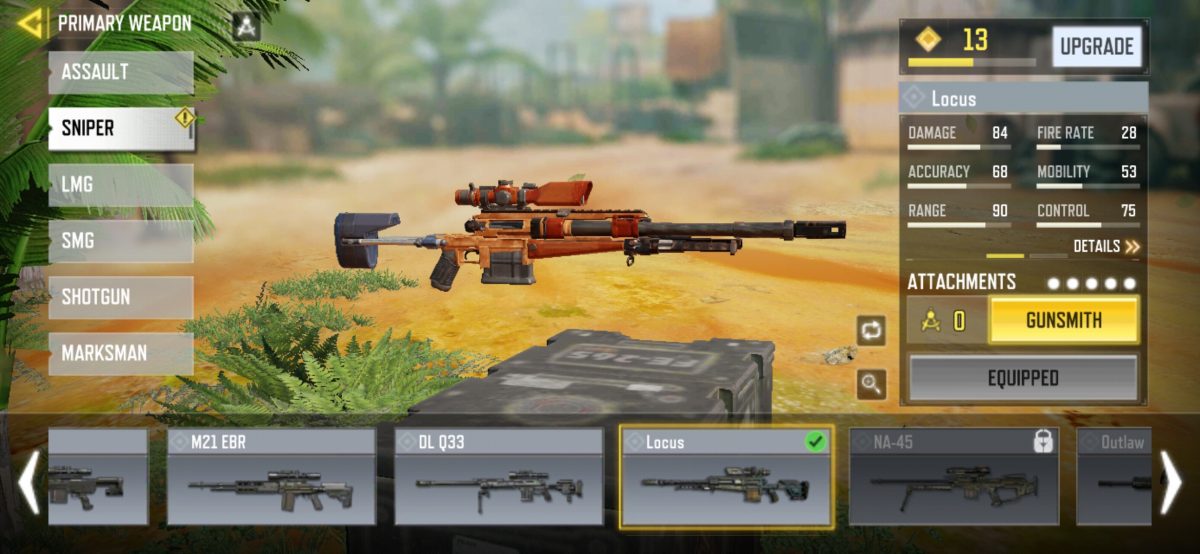Screen dimensions: 1200x554
Task: Upgrade the Locus weapon level
Action: tap(1096, 46)
